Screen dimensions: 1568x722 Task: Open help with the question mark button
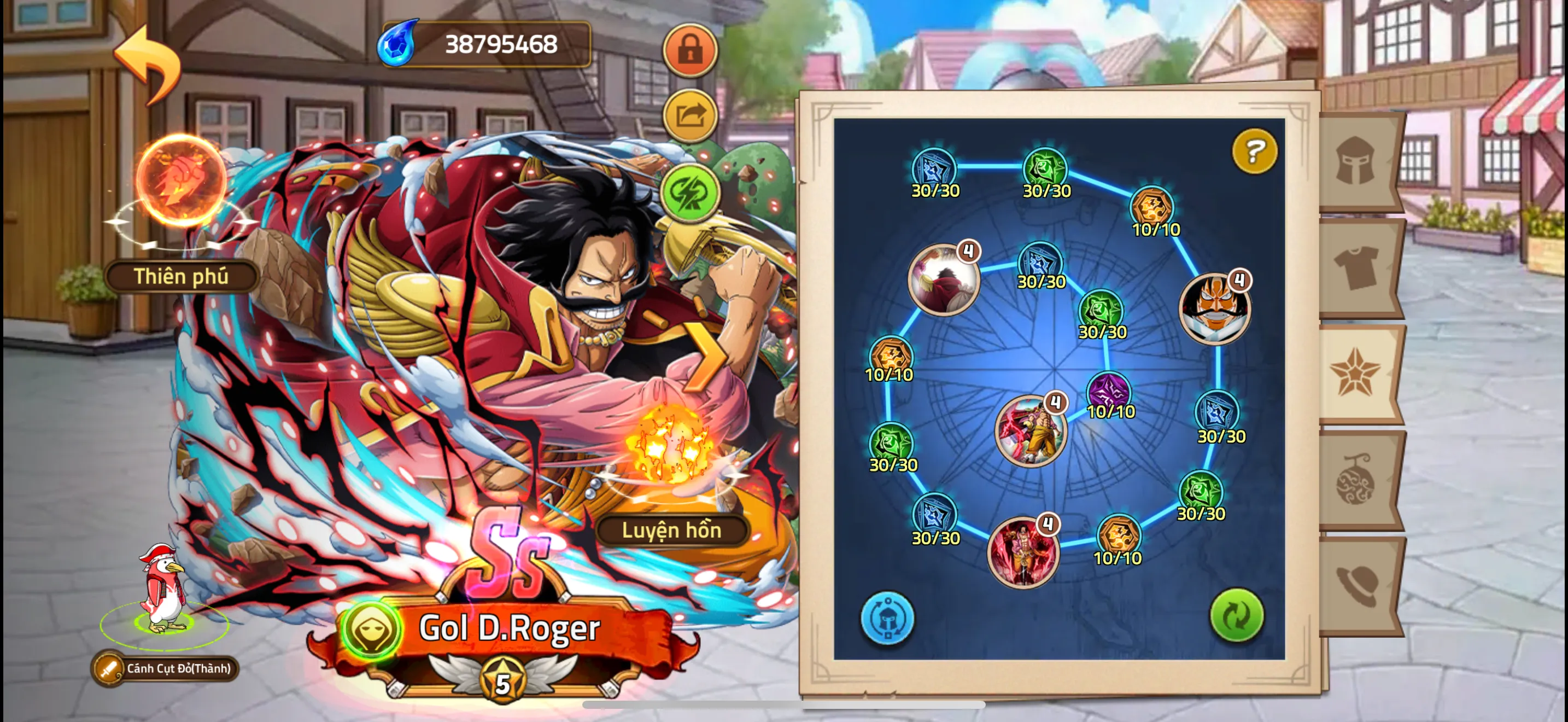coord(1254,151)
